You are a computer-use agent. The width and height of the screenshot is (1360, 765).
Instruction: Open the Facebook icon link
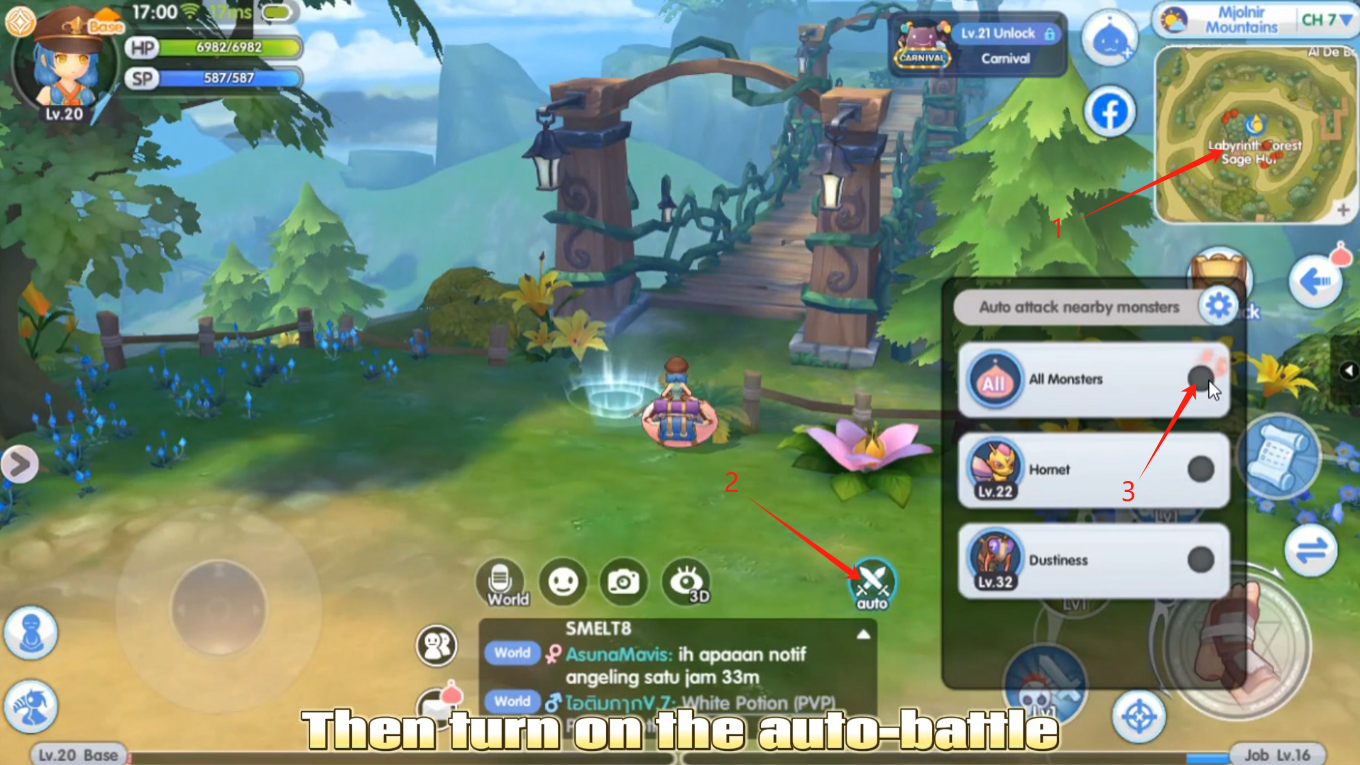coord(1110,112)
